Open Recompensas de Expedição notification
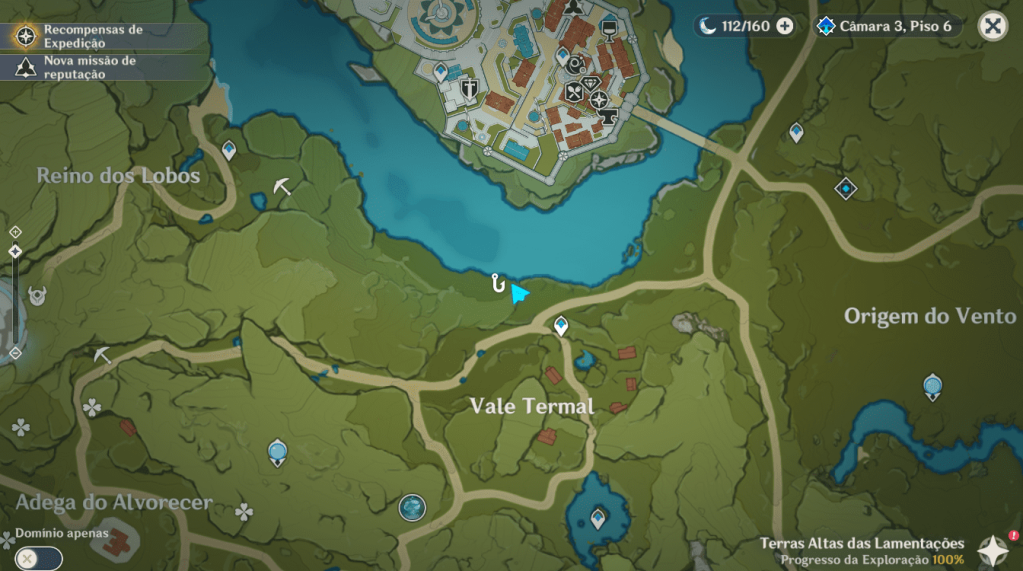Viewport: 1023px width, 571px height. tap(92, 37)
